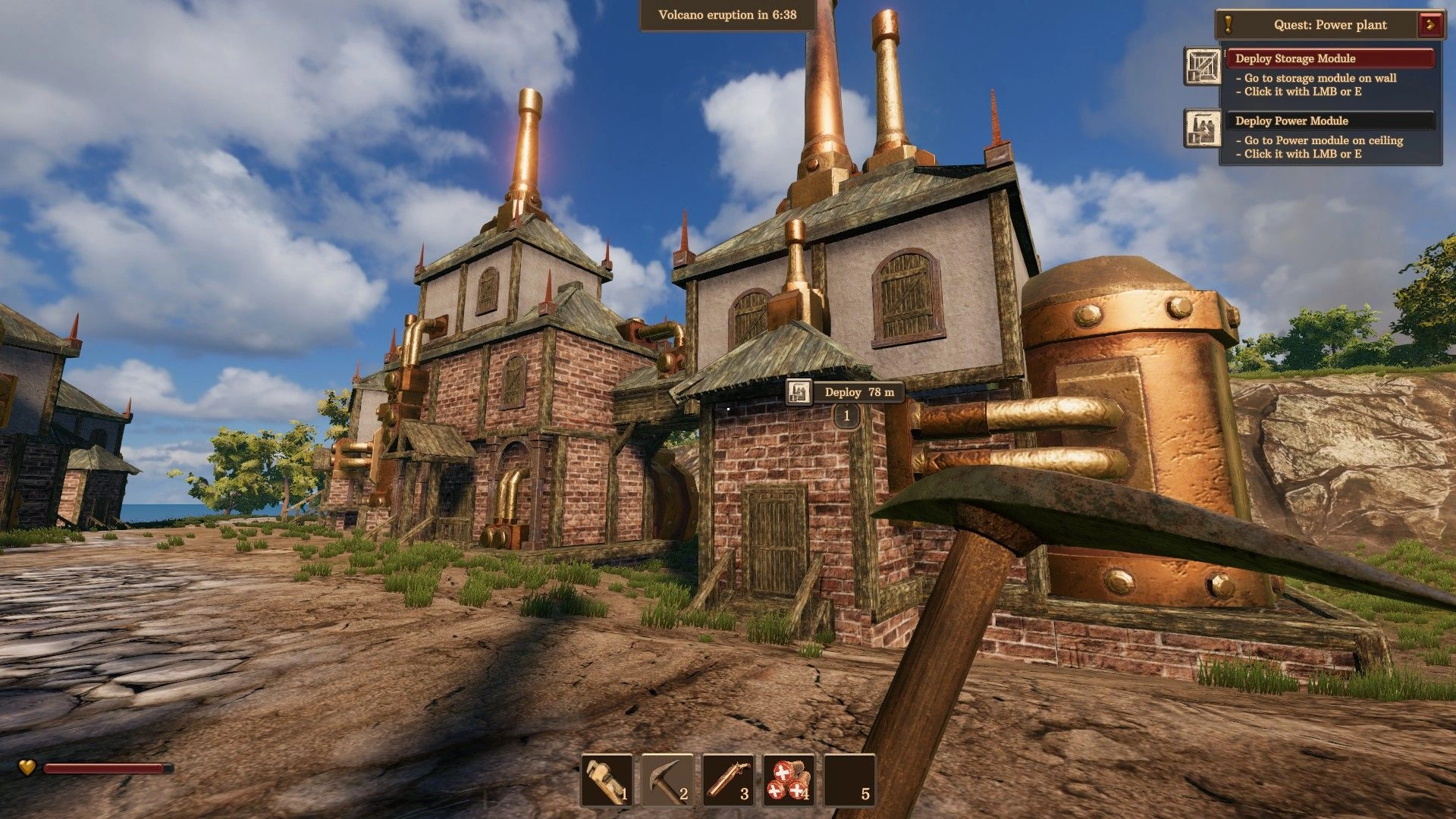The image size is (1456, 819).
Task: Open the Quest: Power plant header
Action: [1330, 25]
